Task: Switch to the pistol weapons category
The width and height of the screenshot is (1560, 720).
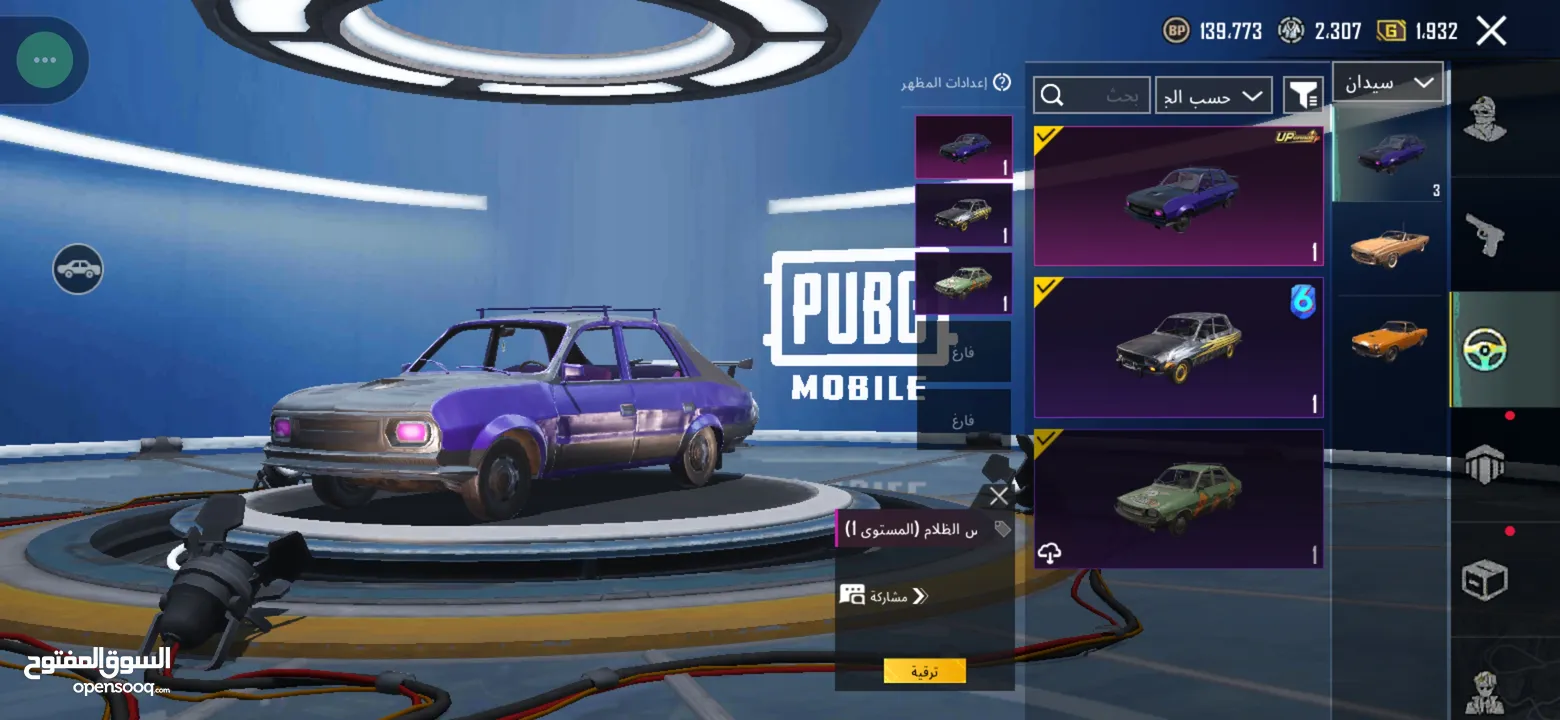Action: (x=1485, y=236)
